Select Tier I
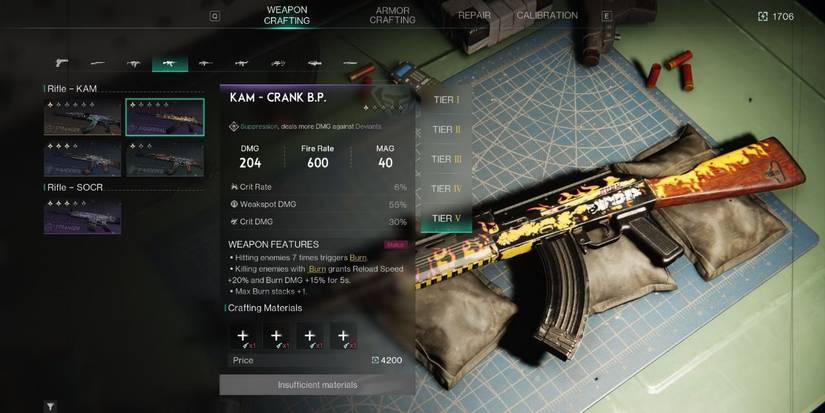Screen dimensions: 825x413 click(446, 100)
